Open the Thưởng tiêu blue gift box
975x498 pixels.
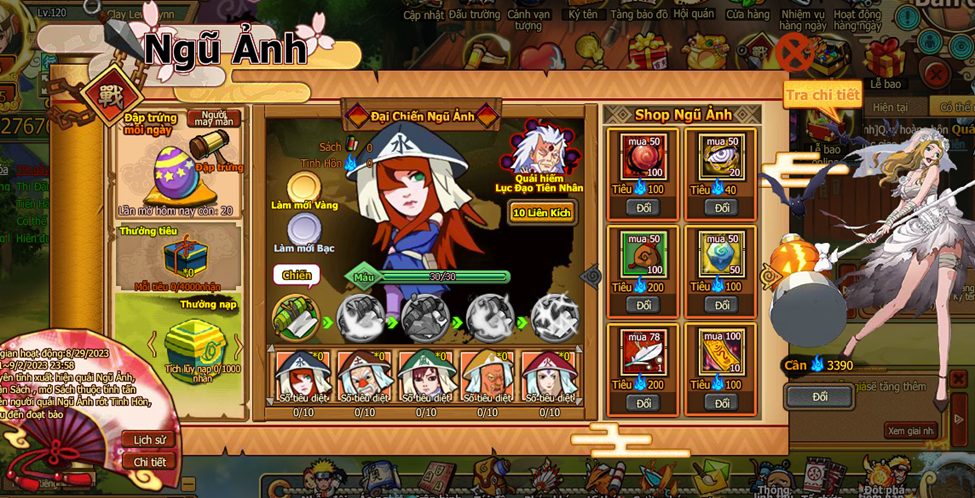[x=185, y=256]
